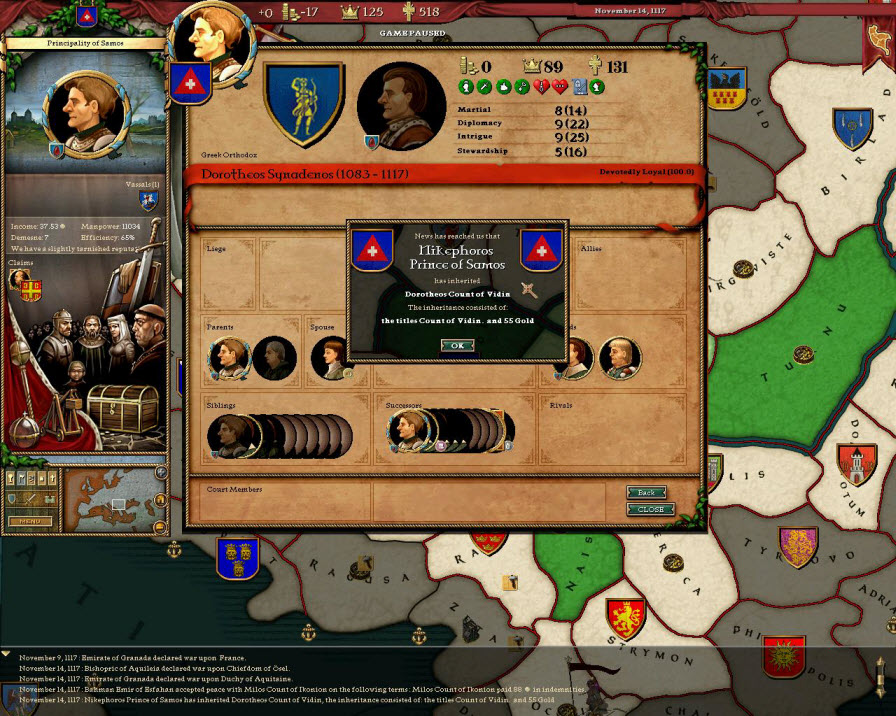Select the sword map mode icon

coord(28,499)
